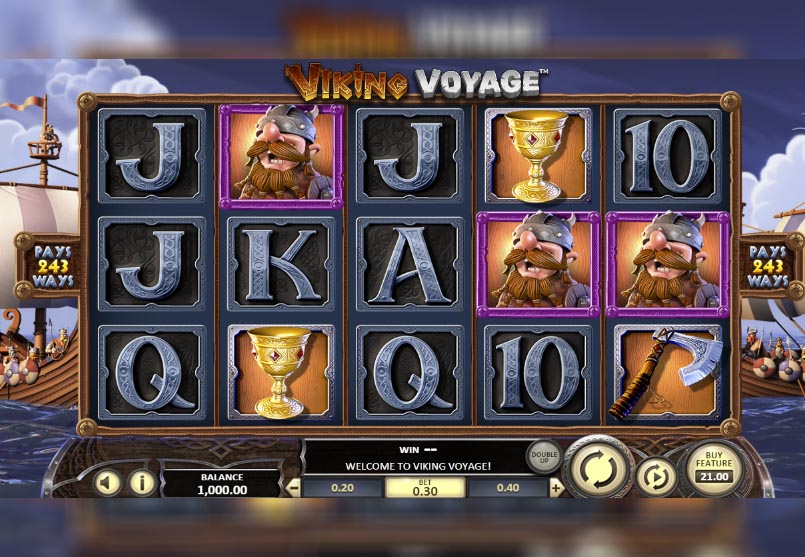Activate the Double Up gamble

pos(544,456)
